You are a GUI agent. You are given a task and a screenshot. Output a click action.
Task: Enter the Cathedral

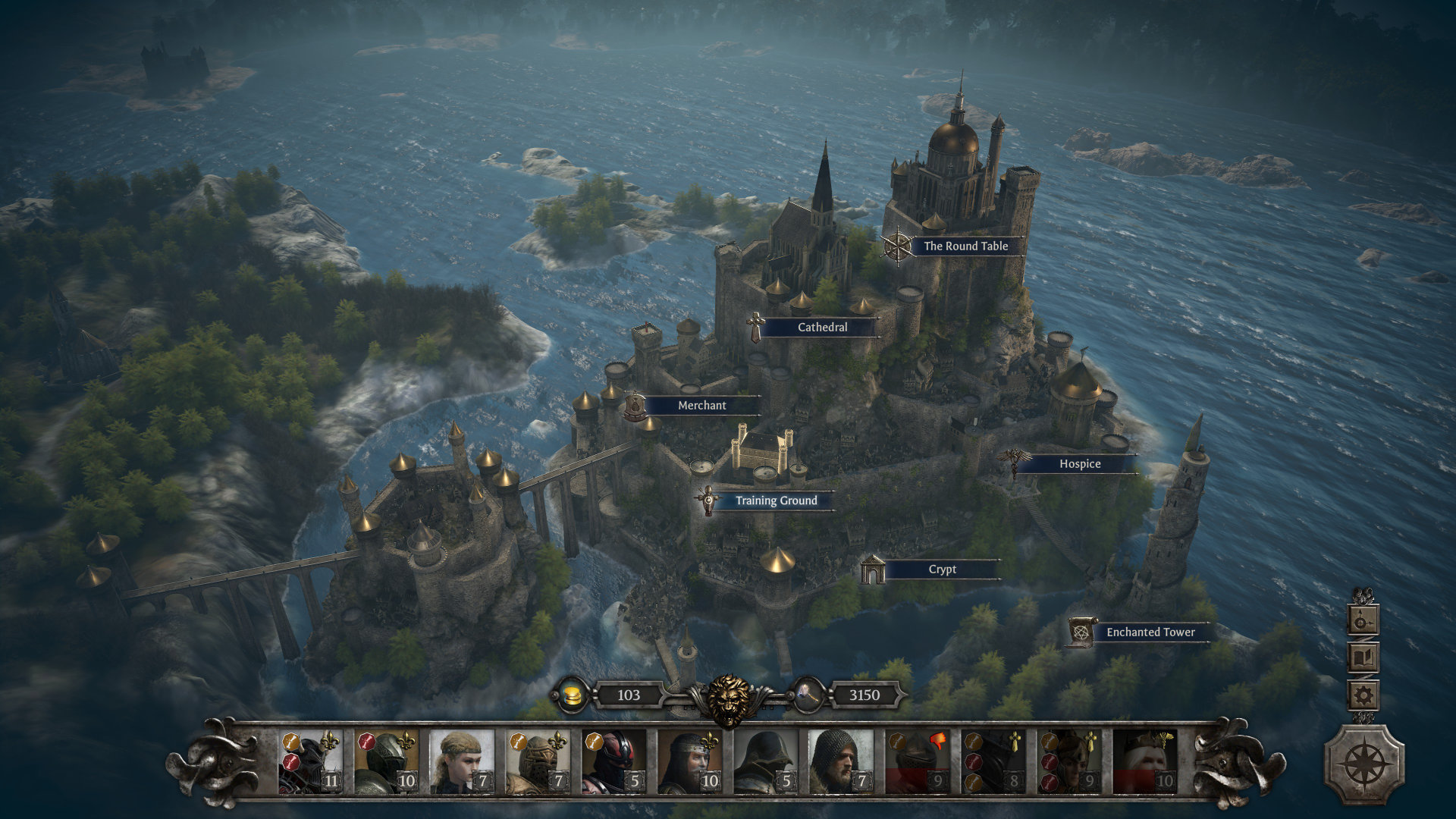pyautogui.click(x=822, y=328)
